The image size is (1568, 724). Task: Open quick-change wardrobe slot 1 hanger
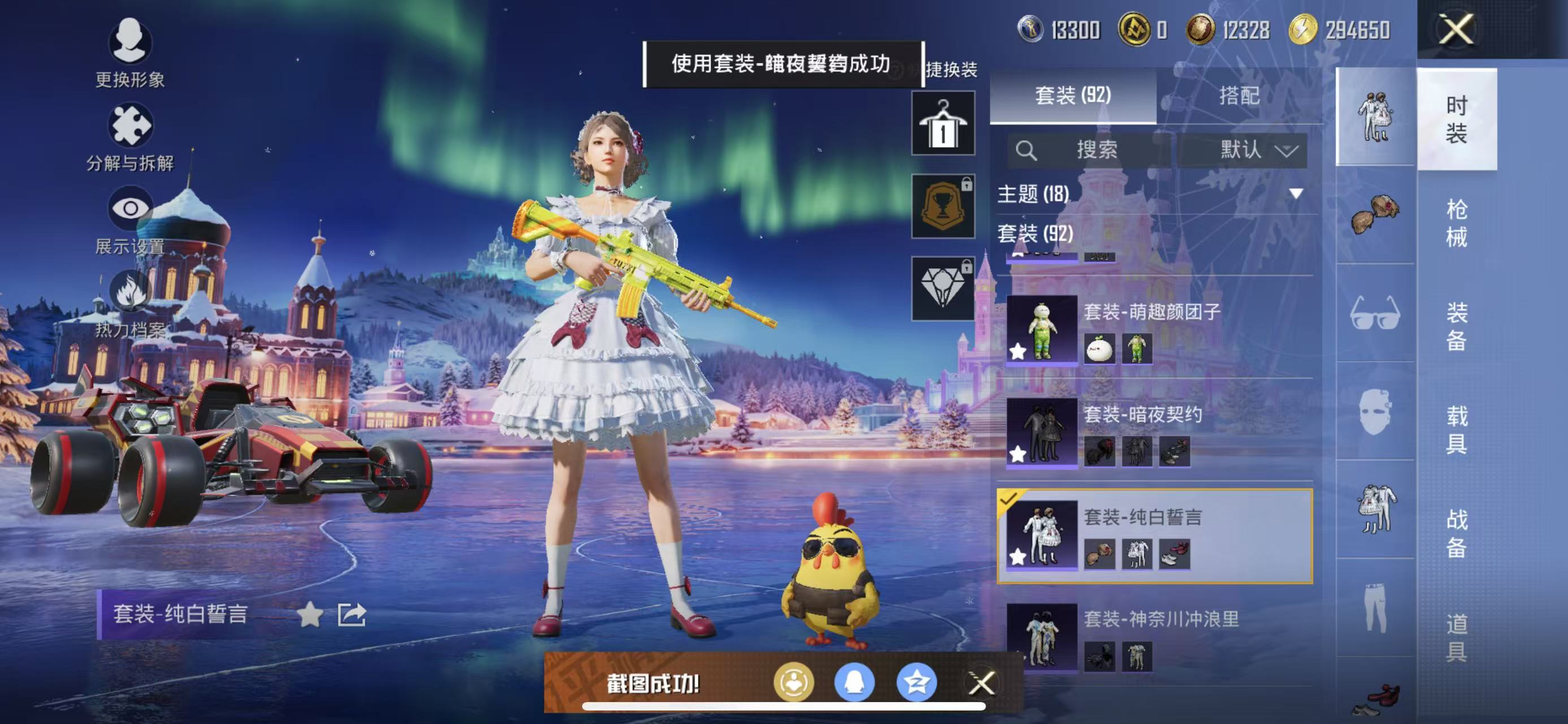pyautogui.click(x=943, y=124)
